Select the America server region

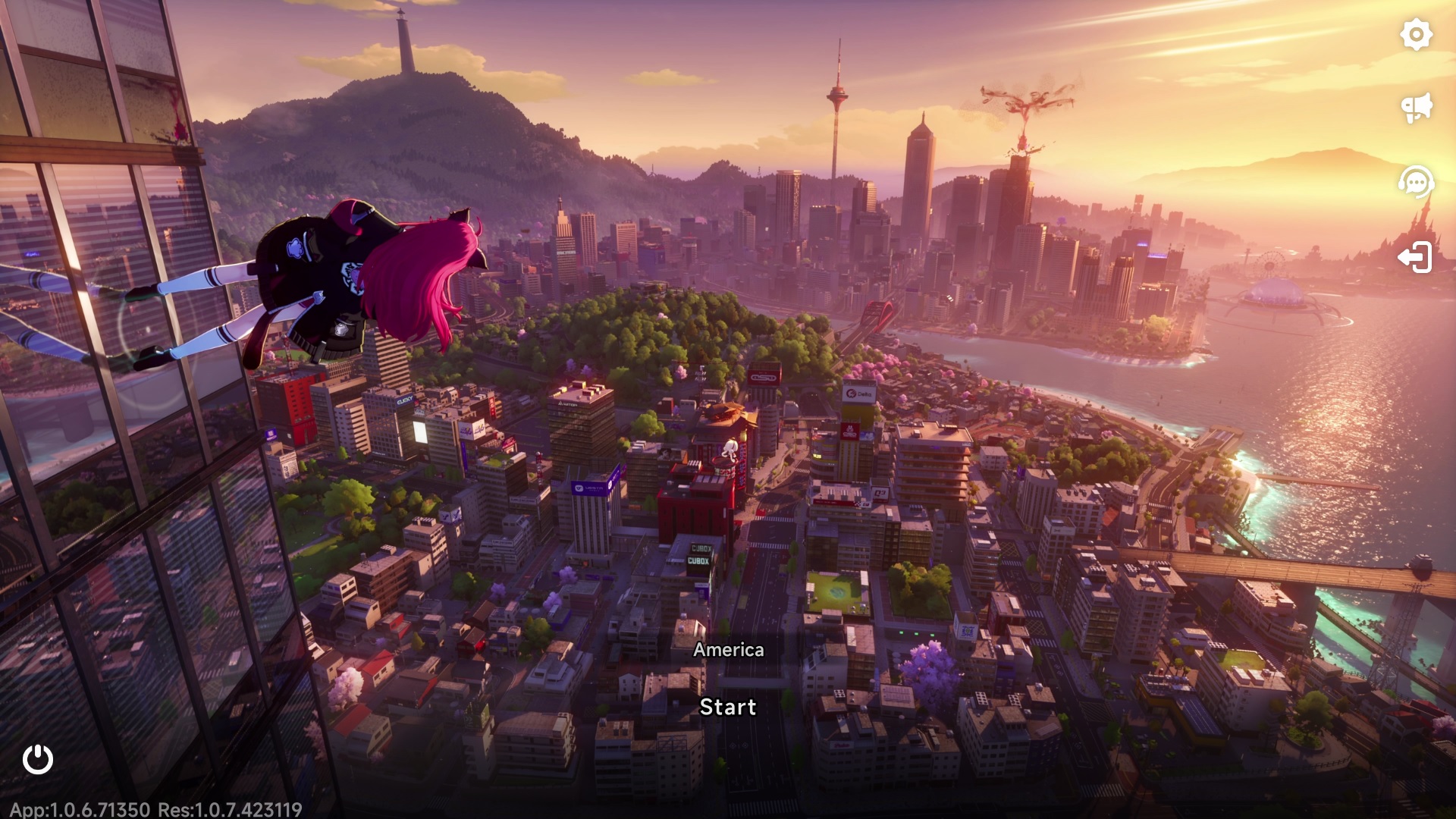728,650
